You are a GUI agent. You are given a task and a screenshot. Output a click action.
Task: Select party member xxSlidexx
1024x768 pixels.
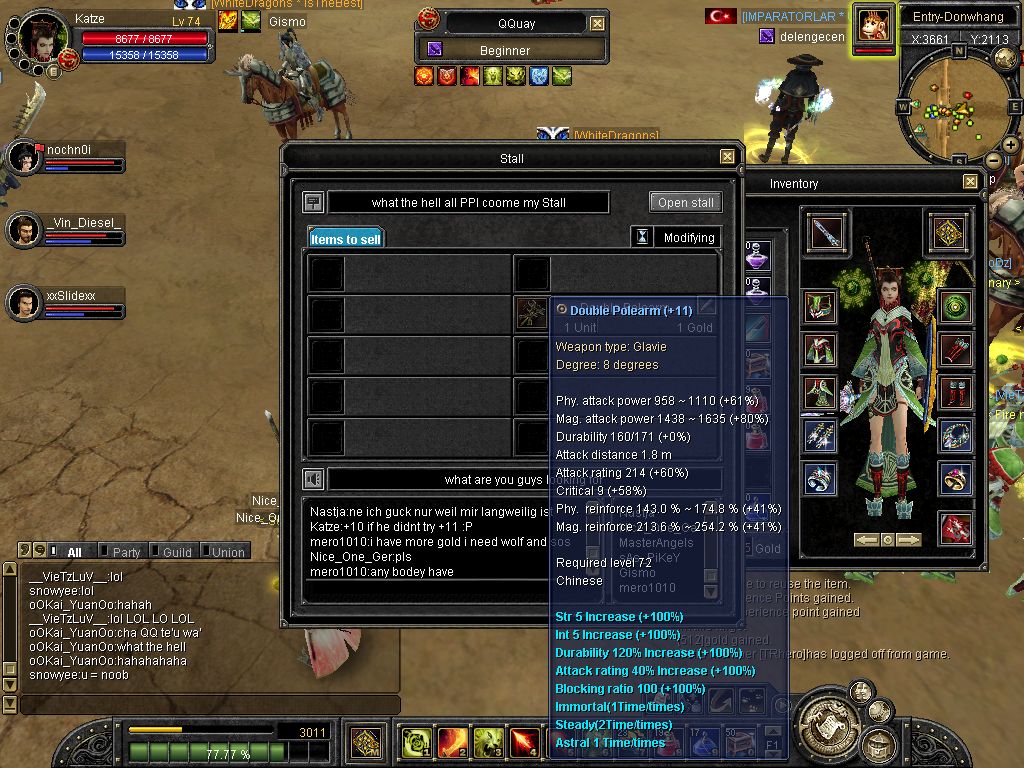tap(24, 303)
